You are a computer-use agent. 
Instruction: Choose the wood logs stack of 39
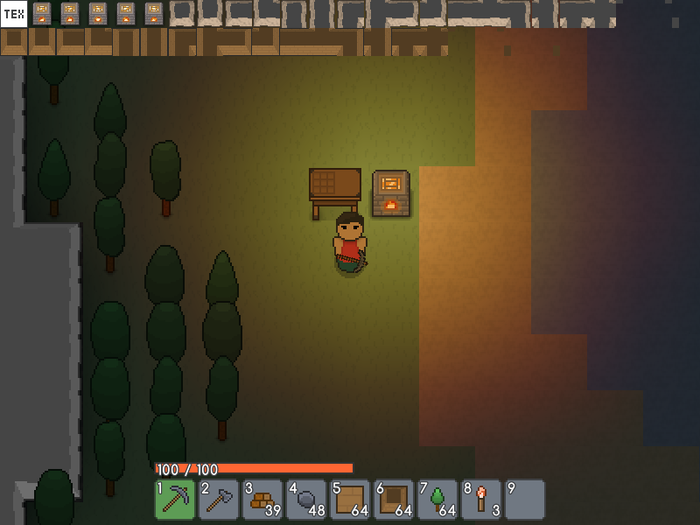(x=263, y=499)
